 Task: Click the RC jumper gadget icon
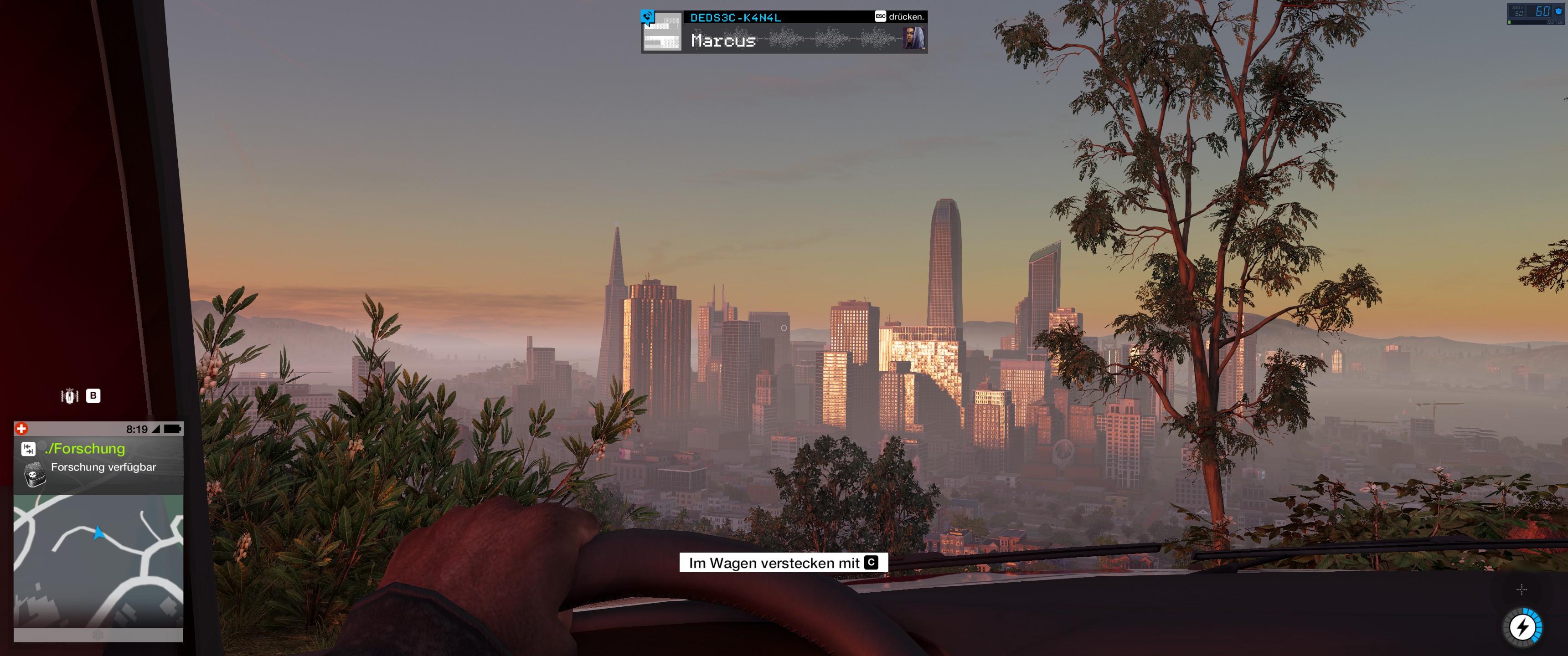click(70, 396)
